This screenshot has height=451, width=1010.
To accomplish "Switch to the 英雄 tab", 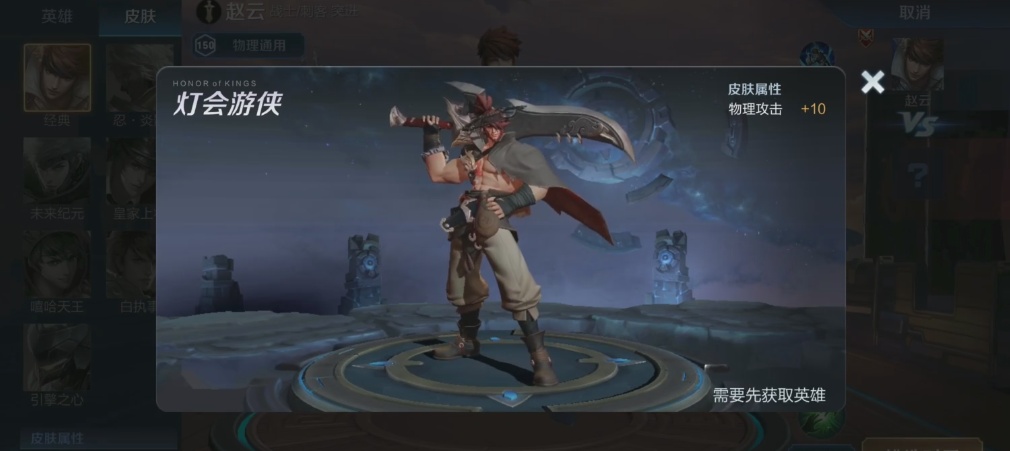I will pos(57,15).
